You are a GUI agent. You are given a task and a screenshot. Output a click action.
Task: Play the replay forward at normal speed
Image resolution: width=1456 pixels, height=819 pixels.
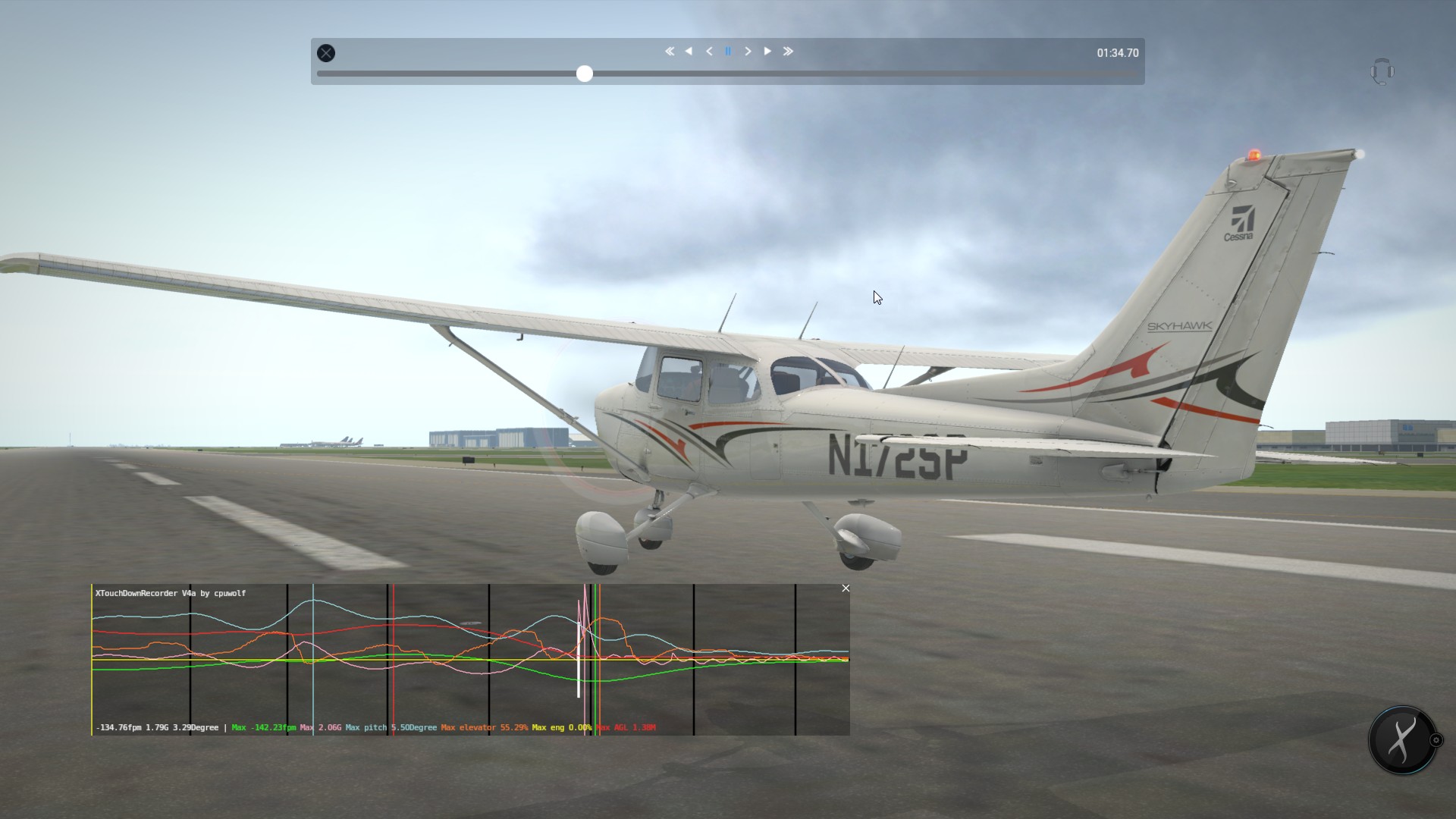pos(767,52)
